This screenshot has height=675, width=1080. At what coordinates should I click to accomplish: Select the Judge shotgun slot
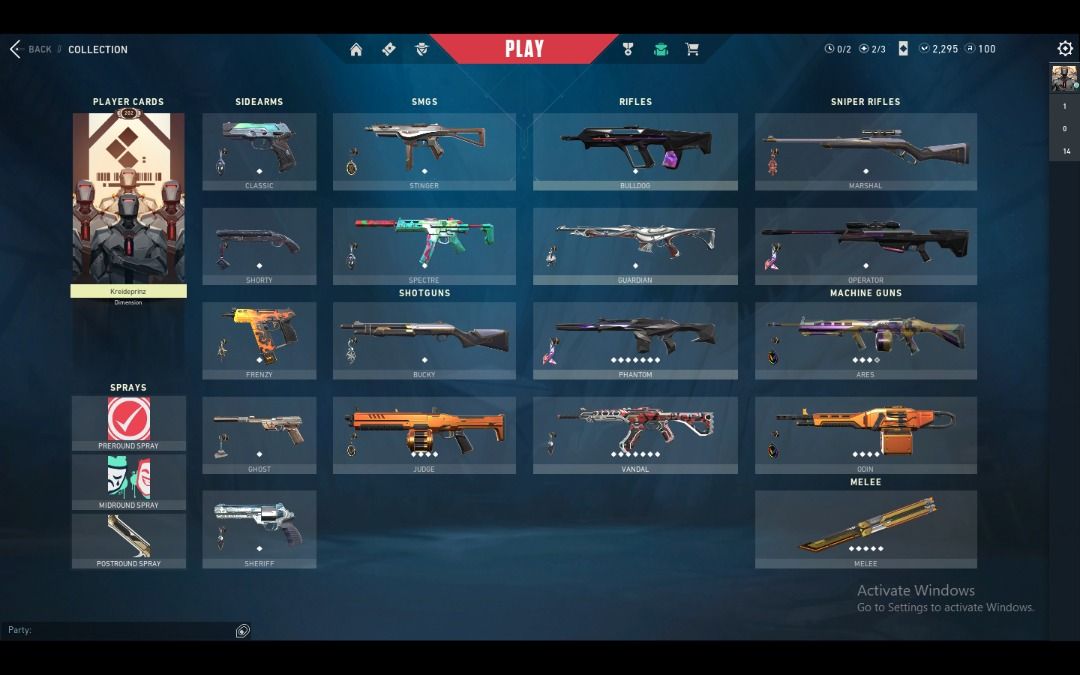click(424, 434)
